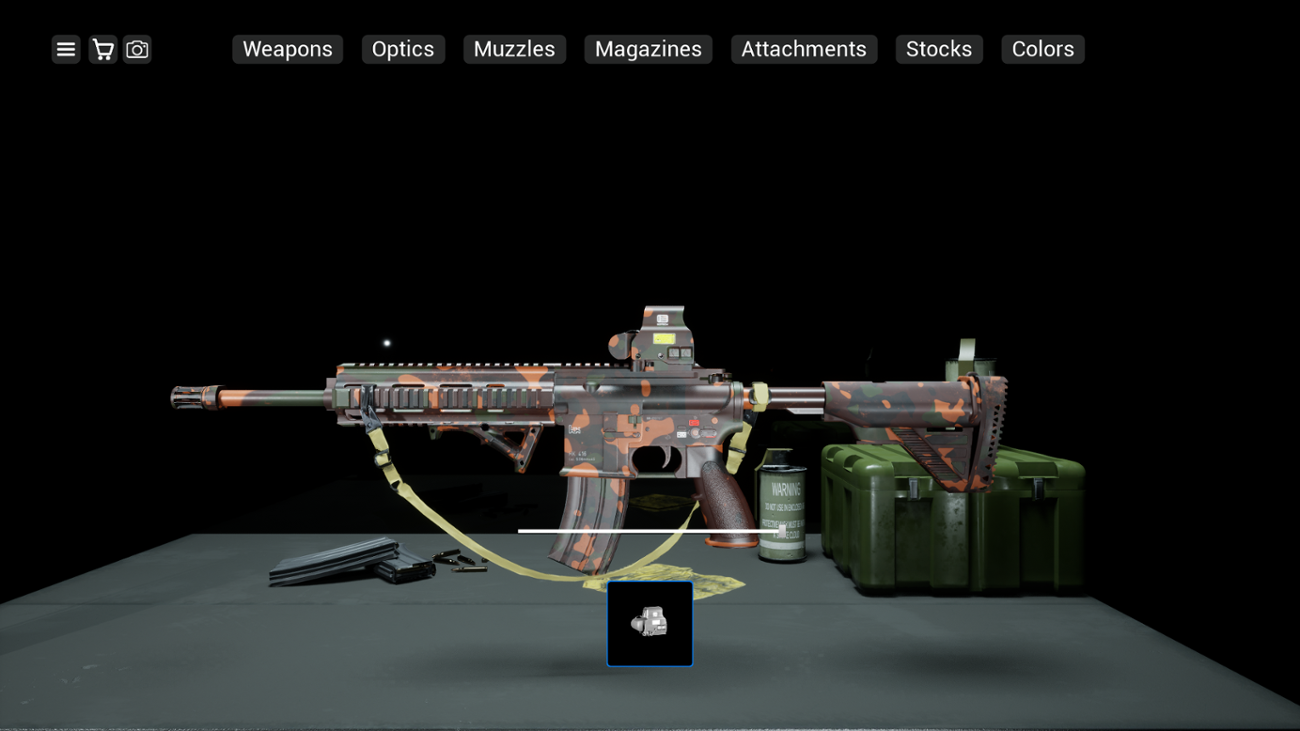Open the Stocks category
Viewport: 1300px width, 731px height.
point(938,49)
